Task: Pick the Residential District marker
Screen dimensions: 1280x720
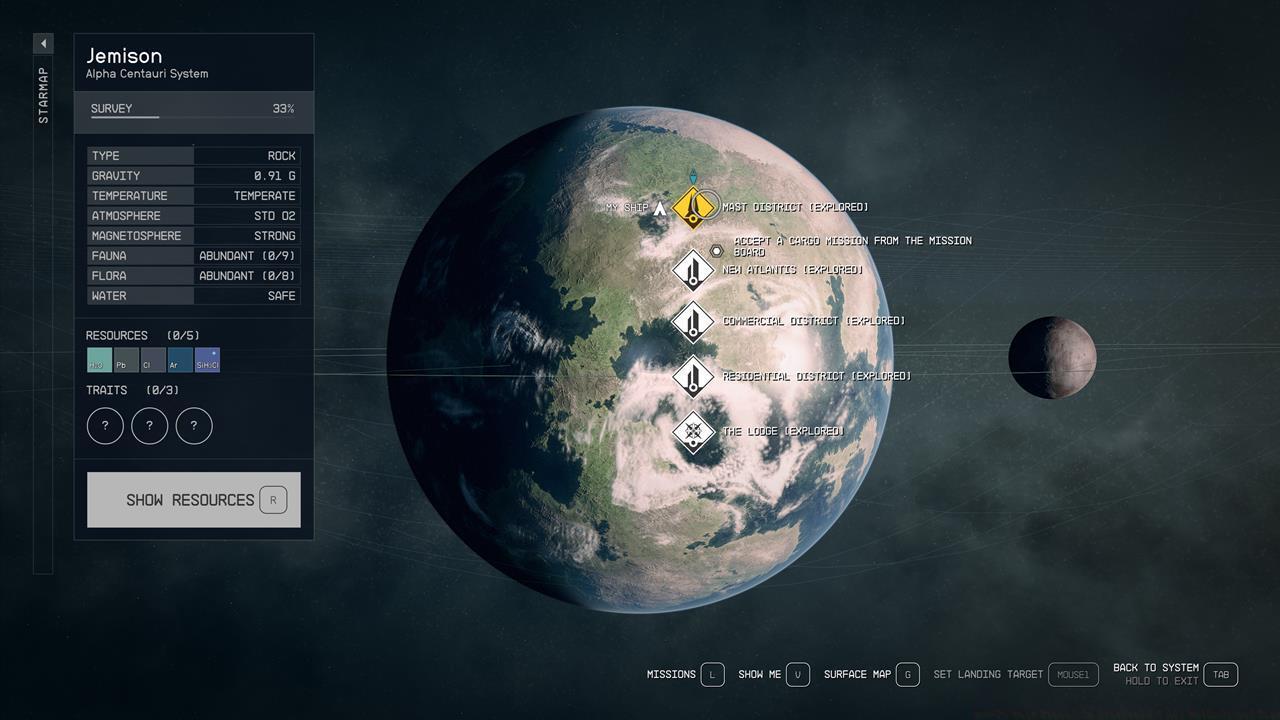Action: tap(692, 376)
